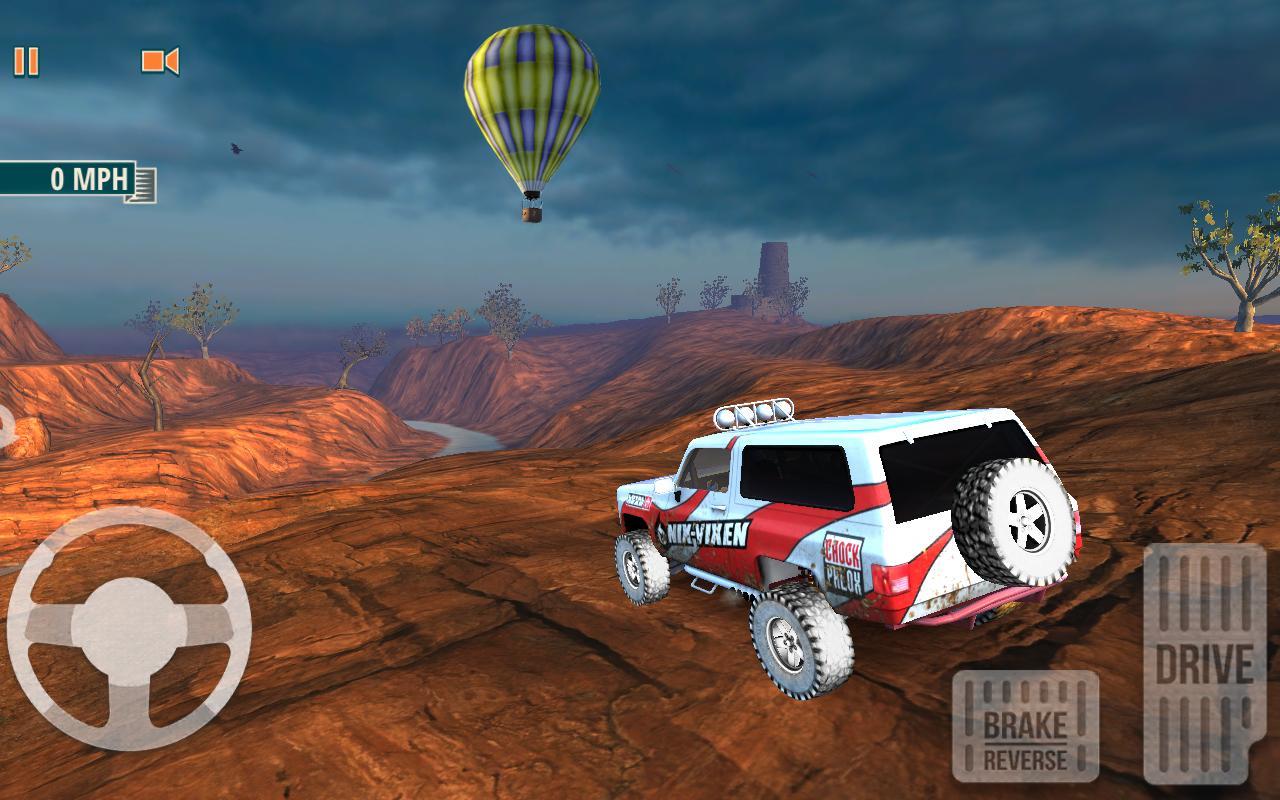This screenshot has width=1280, height=800.
Task: Tap the roof-mounted light bar
Action: click(755, 412)
